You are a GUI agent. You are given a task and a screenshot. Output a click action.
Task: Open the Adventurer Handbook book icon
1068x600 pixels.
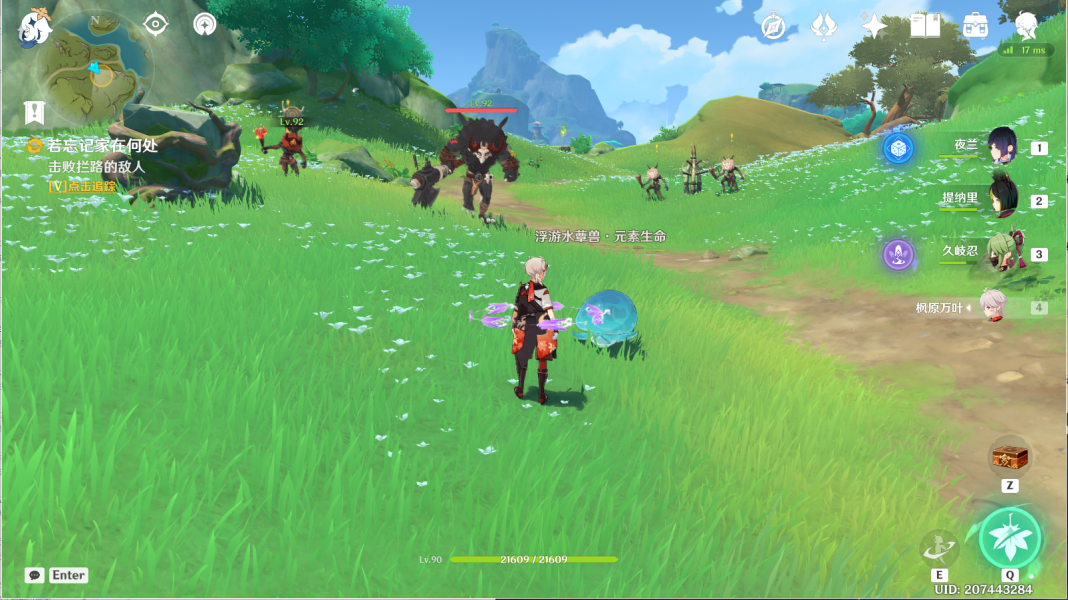click(925, 26)
